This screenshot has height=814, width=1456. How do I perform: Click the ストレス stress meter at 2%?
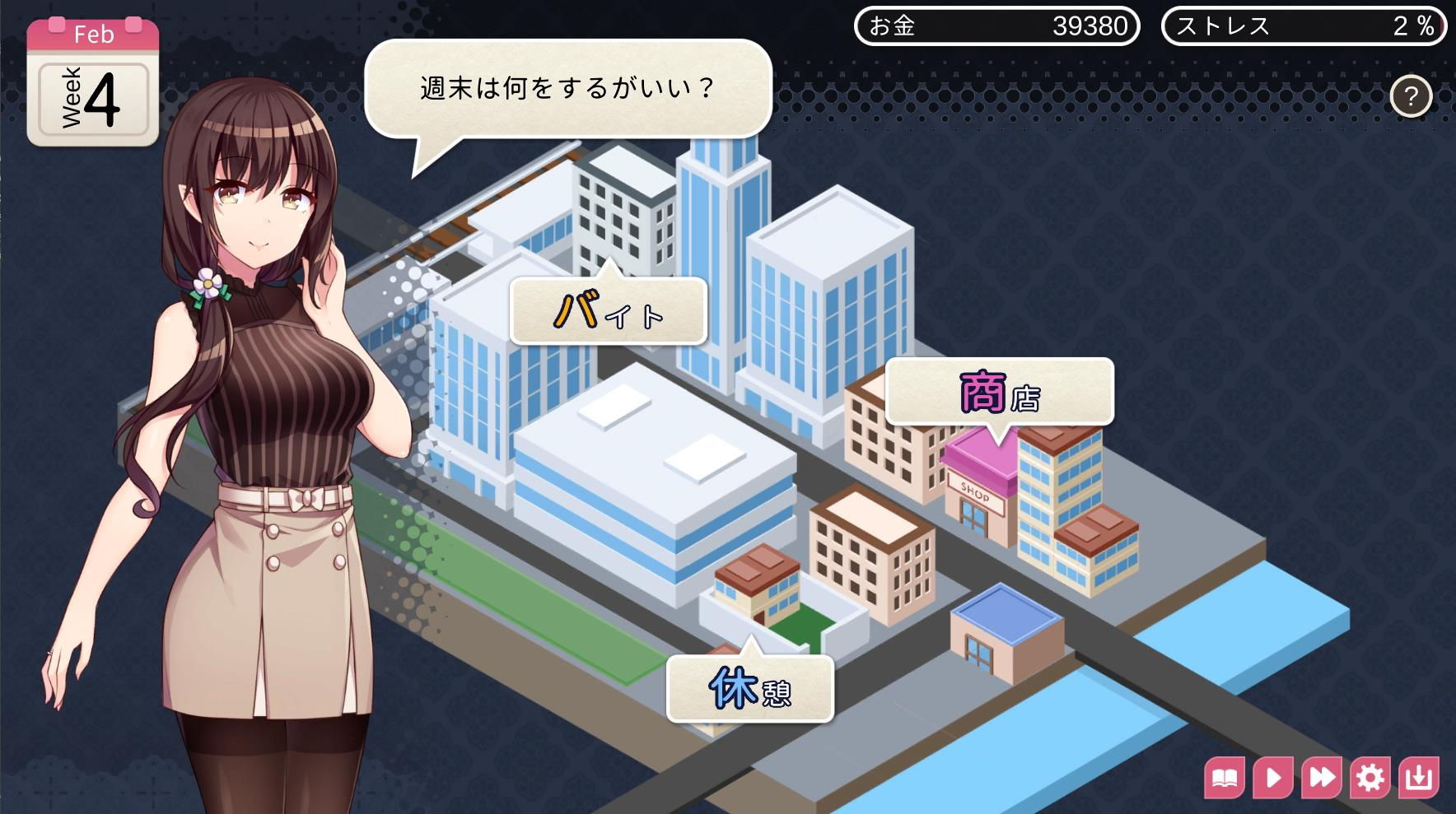click(1304, 26)
